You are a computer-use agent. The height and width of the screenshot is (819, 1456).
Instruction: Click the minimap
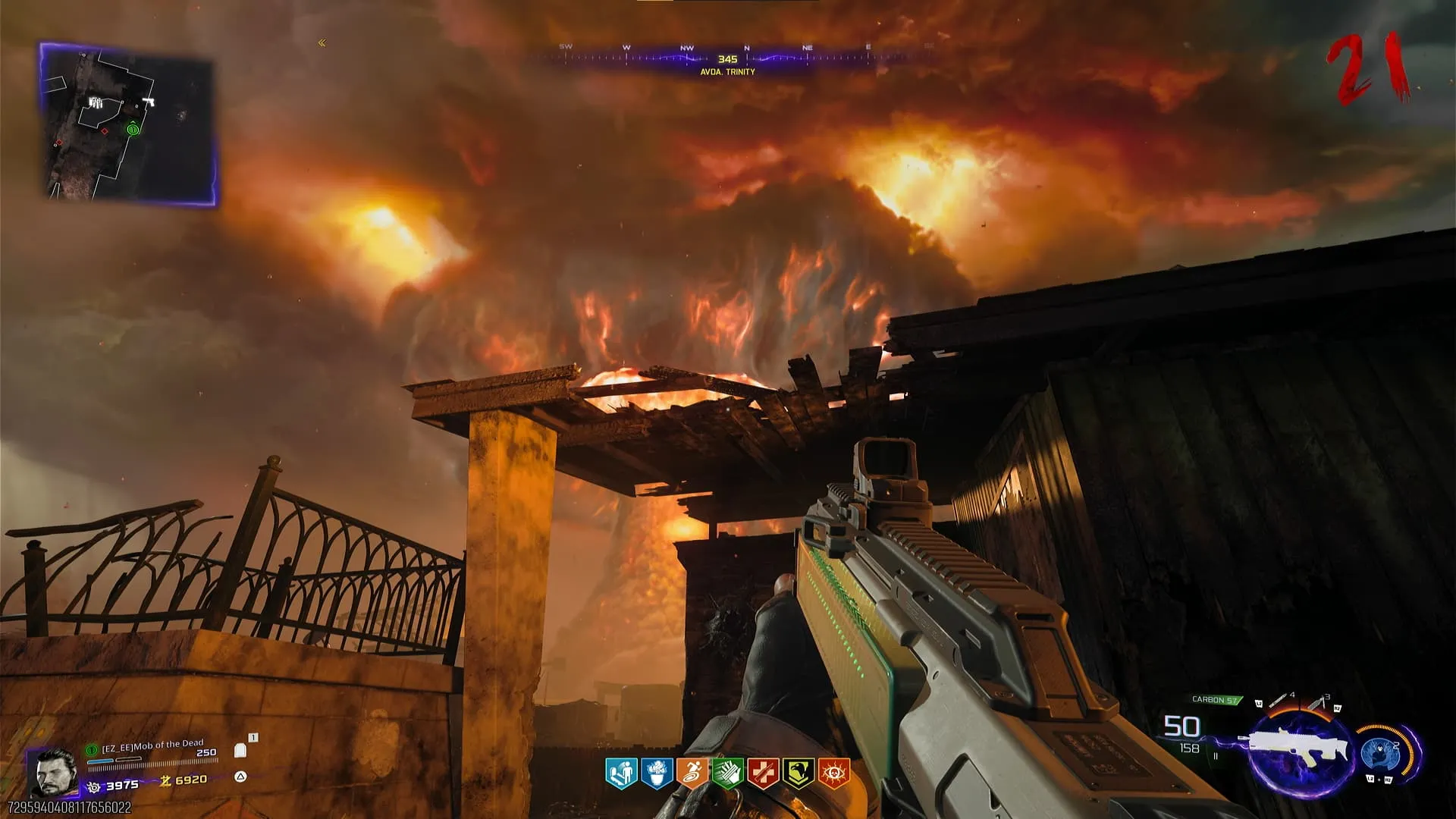(129, 124)
